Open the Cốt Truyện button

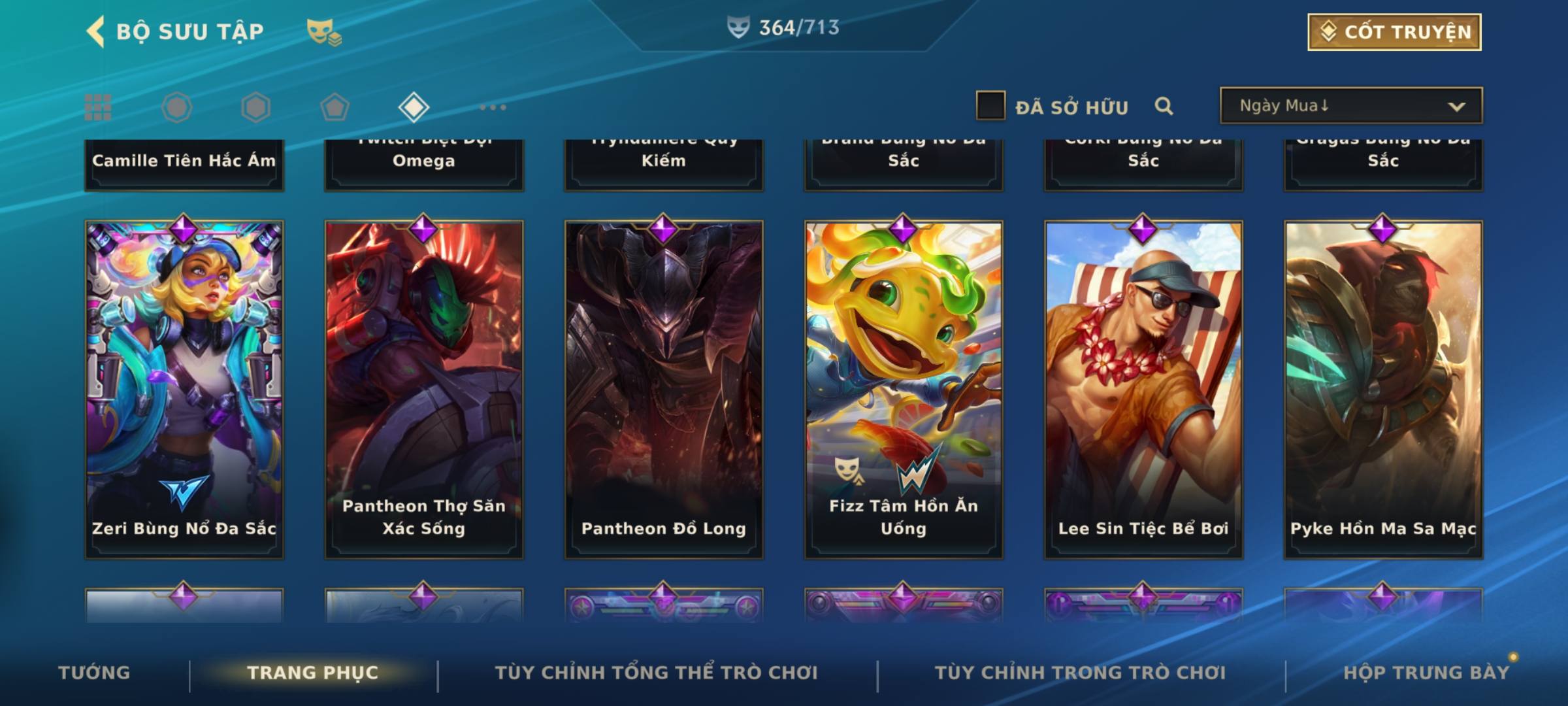[1394, 32]
